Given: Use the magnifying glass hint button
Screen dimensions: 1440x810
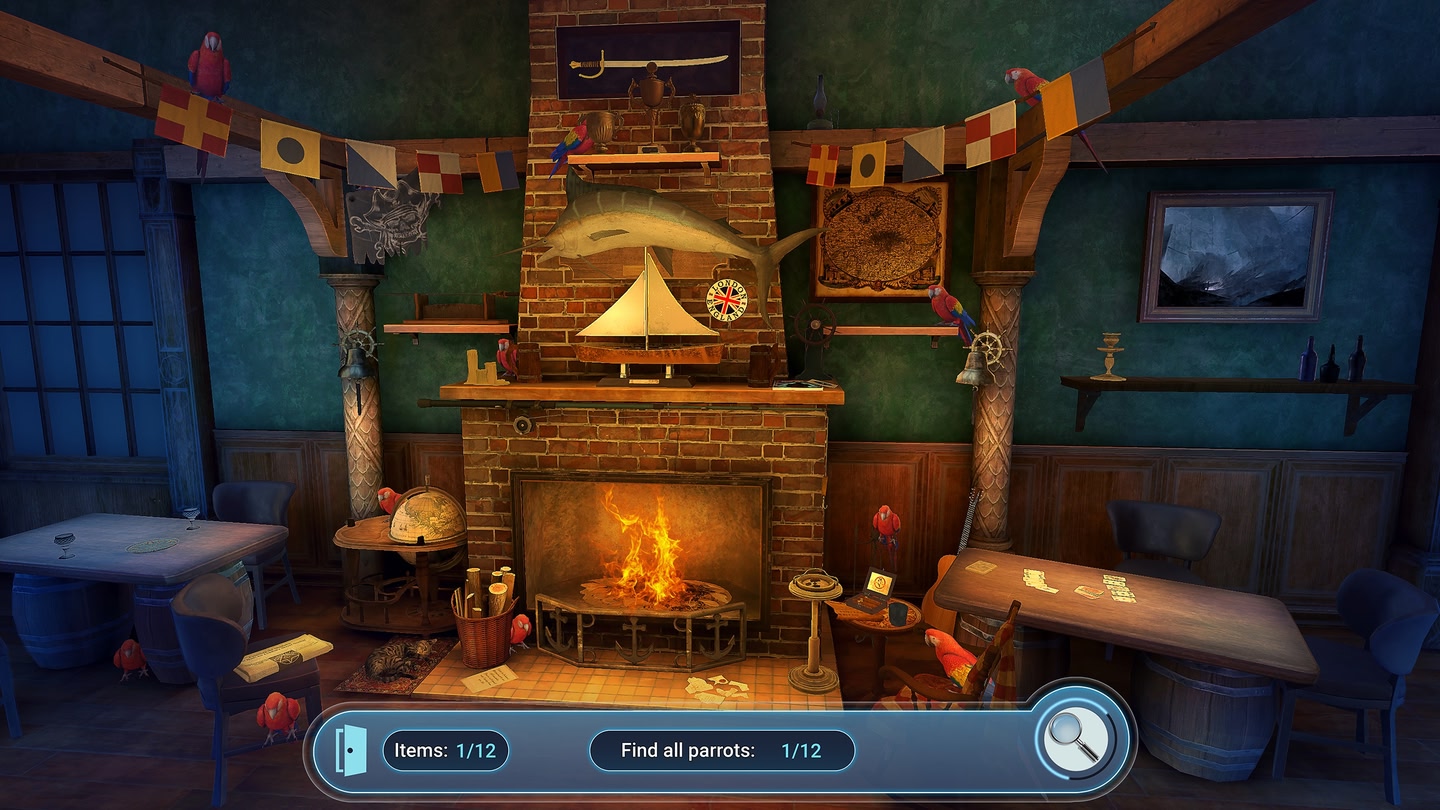Looking at the screenshot, I should pos(1072,741).
